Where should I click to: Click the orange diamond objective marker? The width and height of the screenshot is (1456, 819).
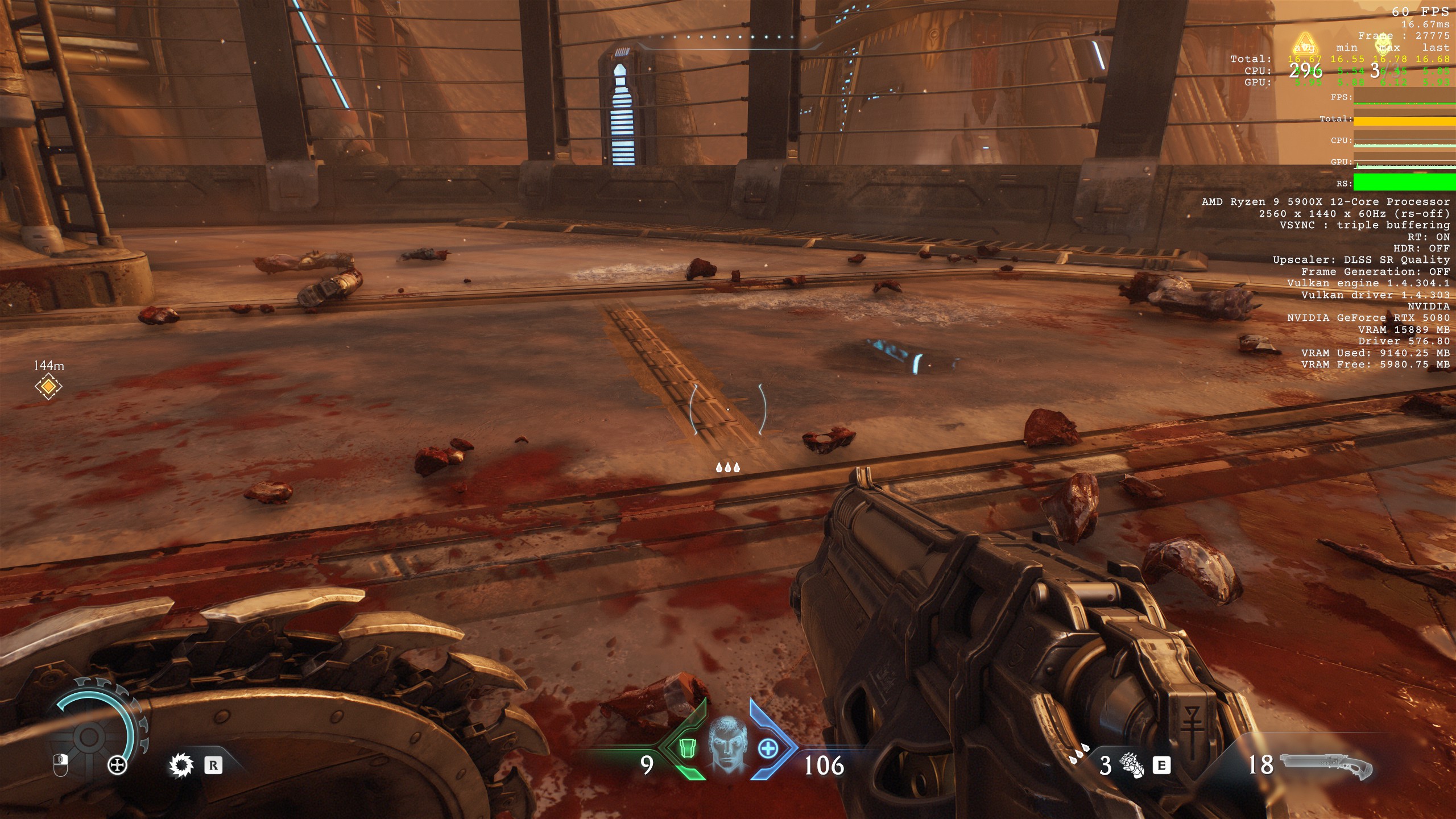coord(48,387)
